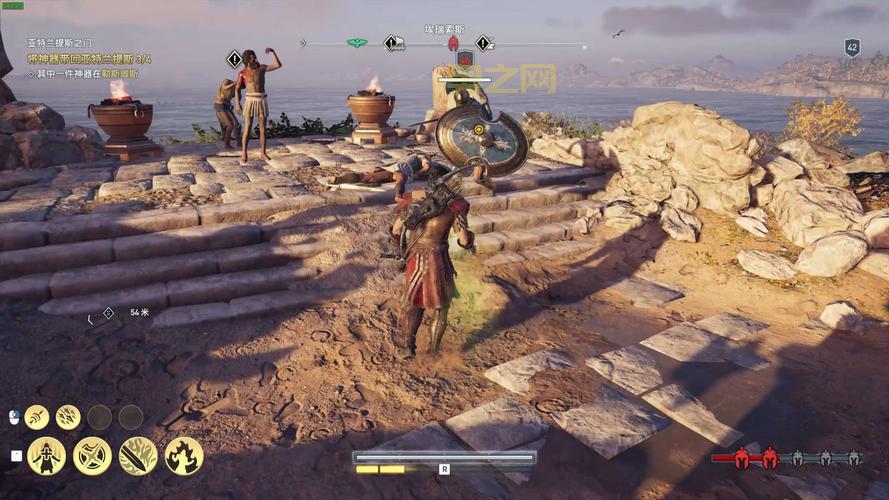This screenshot has width=889, height=500.
Task: Activate the fire burst ability icon
Action: point(184,456)
